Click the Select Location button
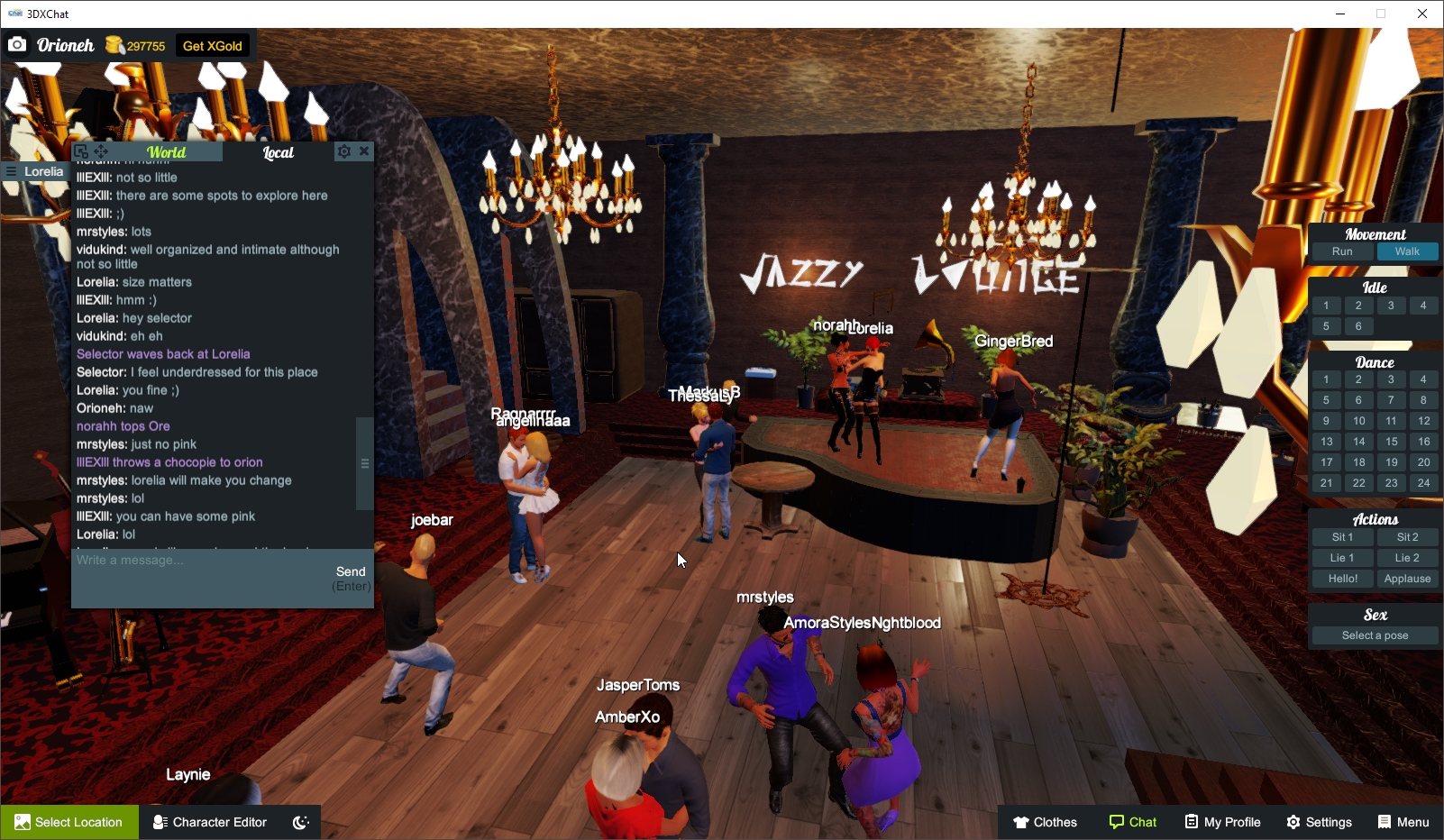Viewport: 1444px width, 840px height. pos(69,821)
